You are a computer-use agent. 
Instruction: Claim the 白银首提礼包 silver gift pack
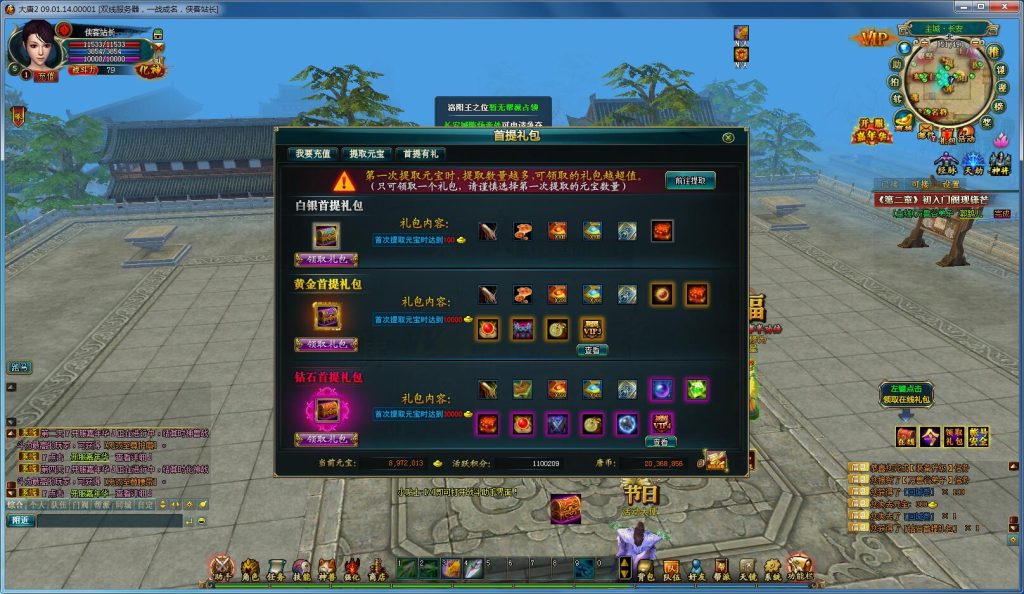coord(326,260)
